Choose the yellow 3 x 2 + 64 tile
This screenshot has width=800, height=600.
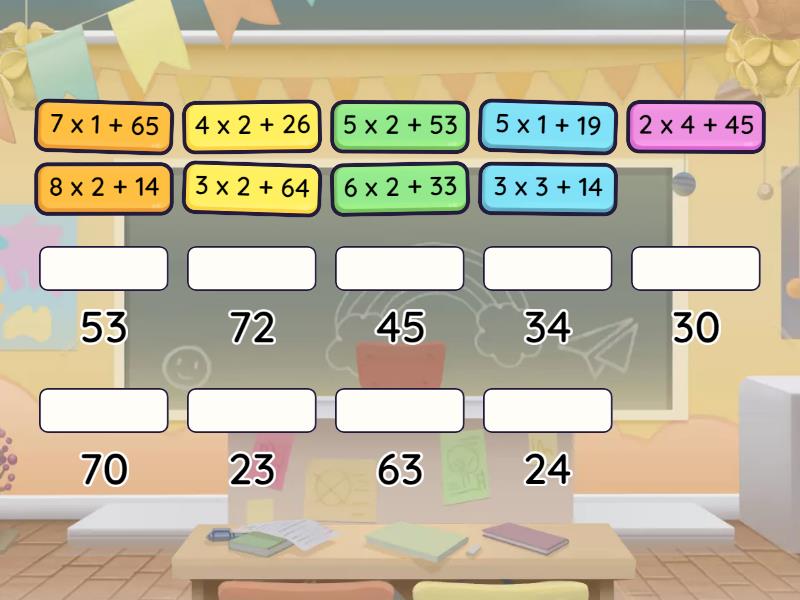pyautogui.click(x=252, y=187)
